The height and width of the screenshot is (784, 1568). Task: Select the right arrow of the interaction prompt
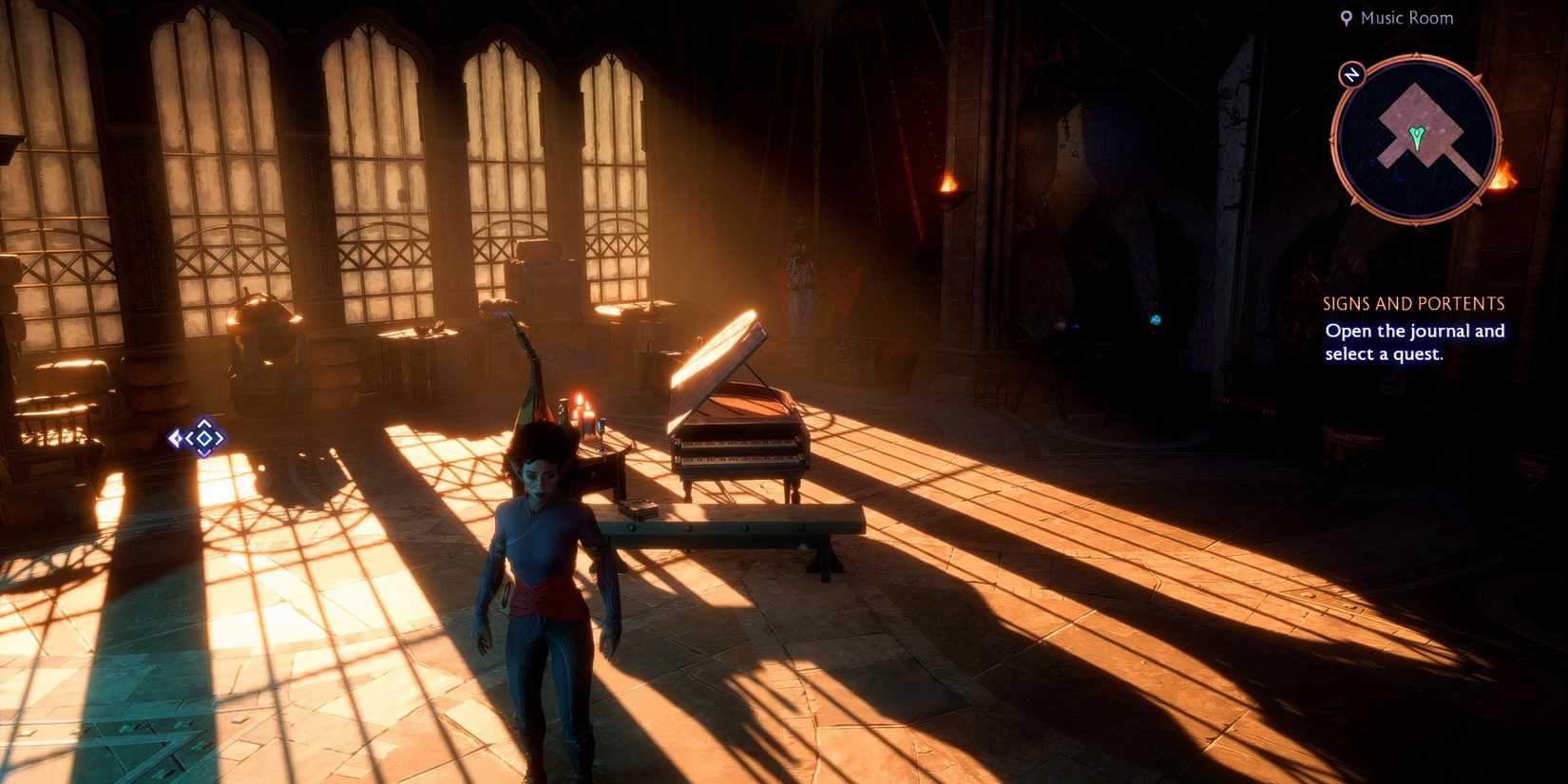tap(217, 439)
